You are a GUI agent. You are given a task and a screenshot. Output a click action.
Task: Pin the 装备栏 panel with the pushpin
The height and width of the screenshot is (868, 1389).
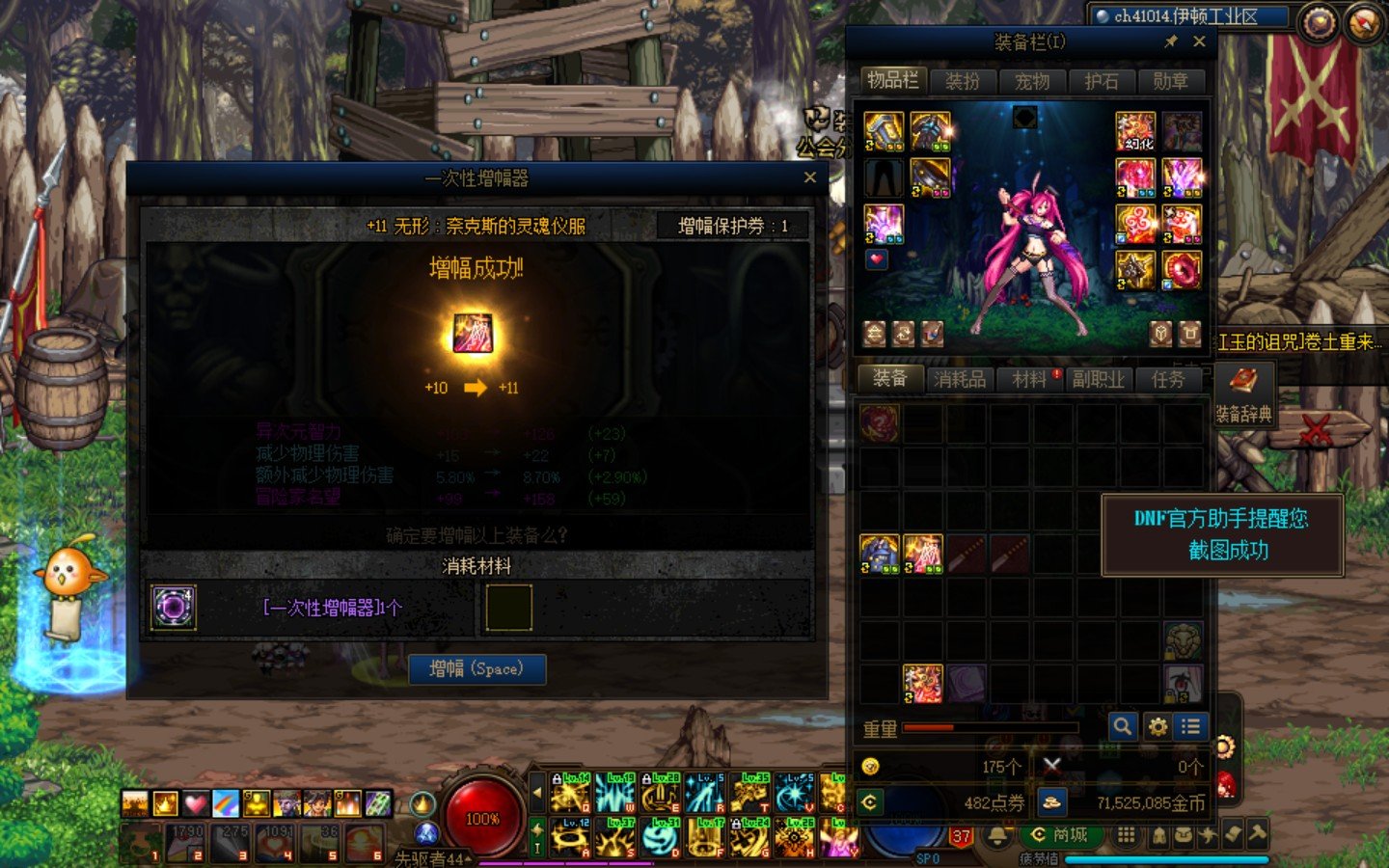click(1171, 41)
